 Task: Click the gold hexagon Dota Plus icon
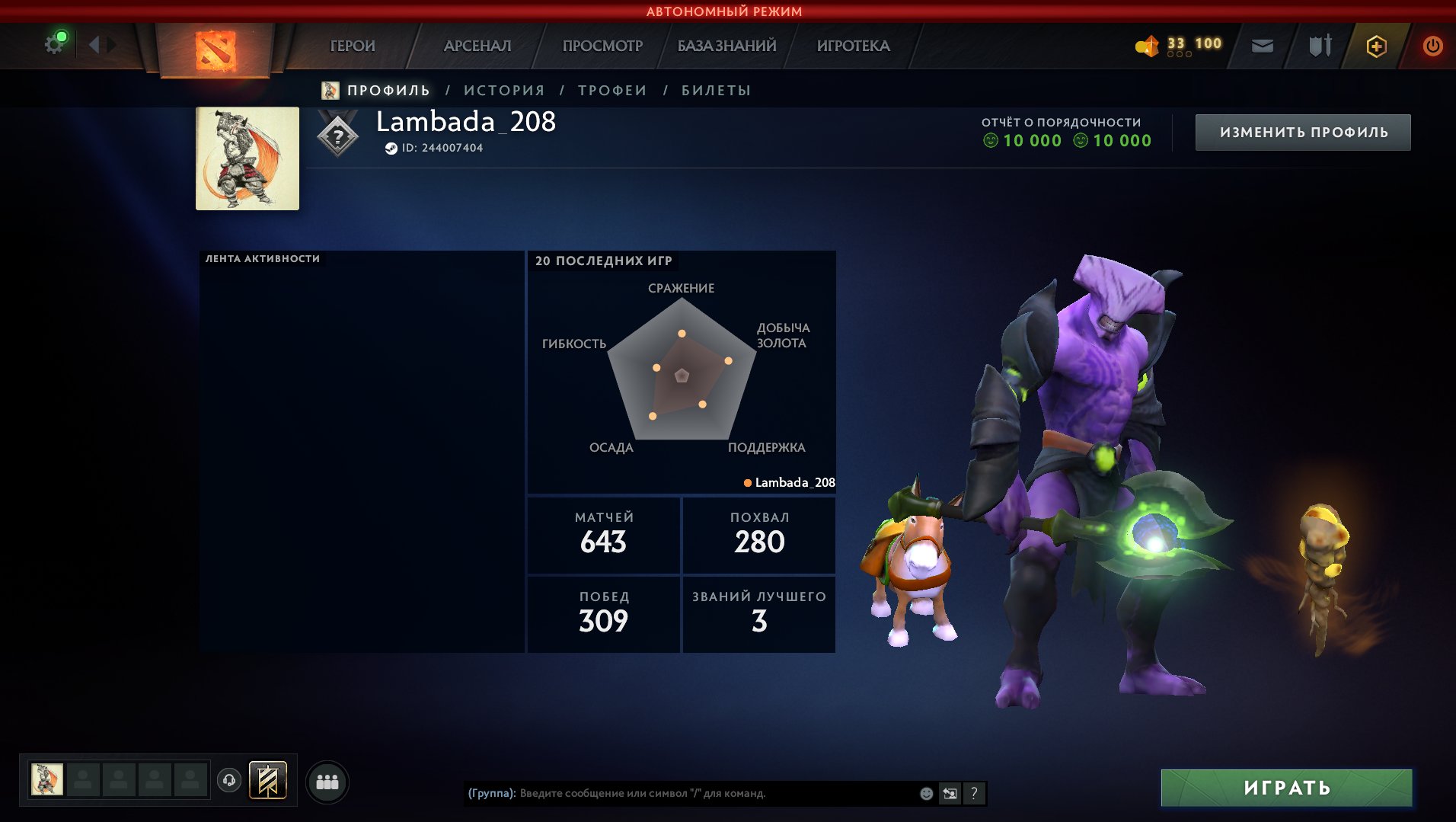coord(1376,46)
